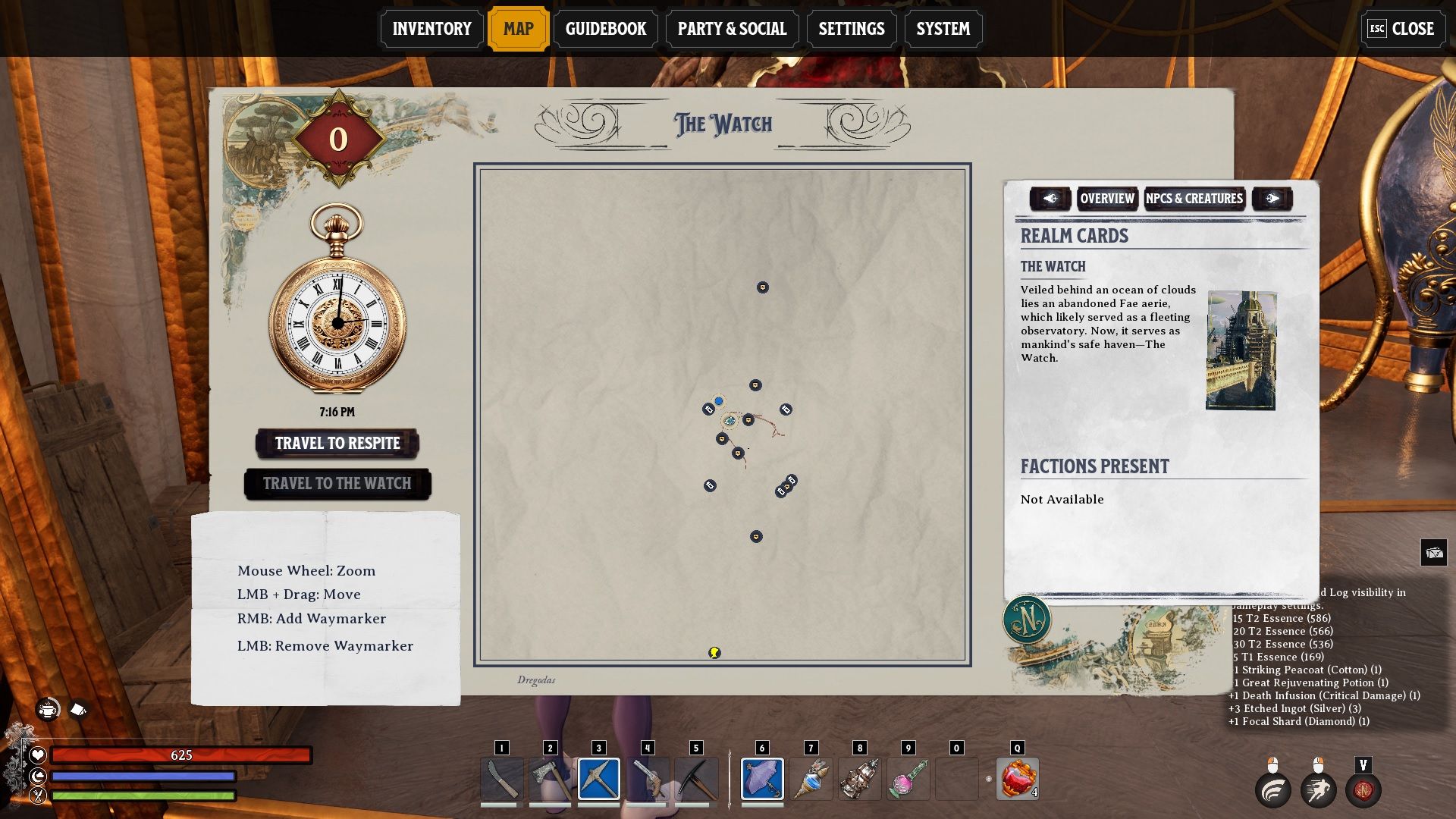Image resolution: width=1456 pixels, height=819 pixels.
Task: Open the System tab
Action: (943, 29)
